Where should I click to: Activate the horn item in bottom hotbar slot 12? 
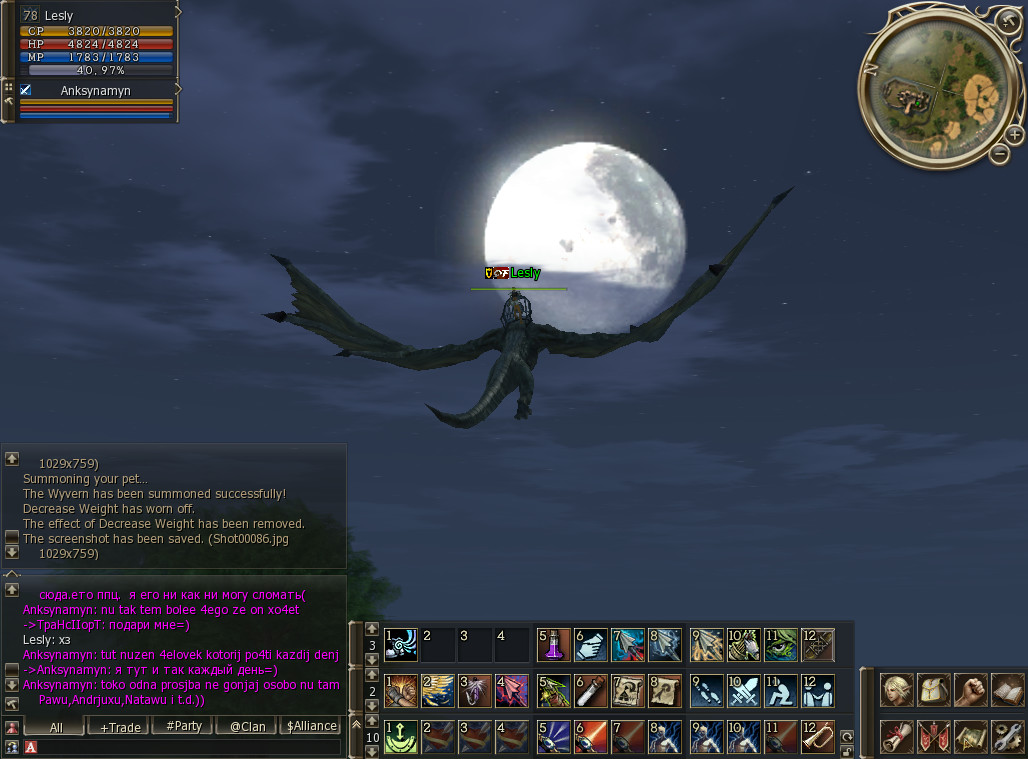[817, 737]
